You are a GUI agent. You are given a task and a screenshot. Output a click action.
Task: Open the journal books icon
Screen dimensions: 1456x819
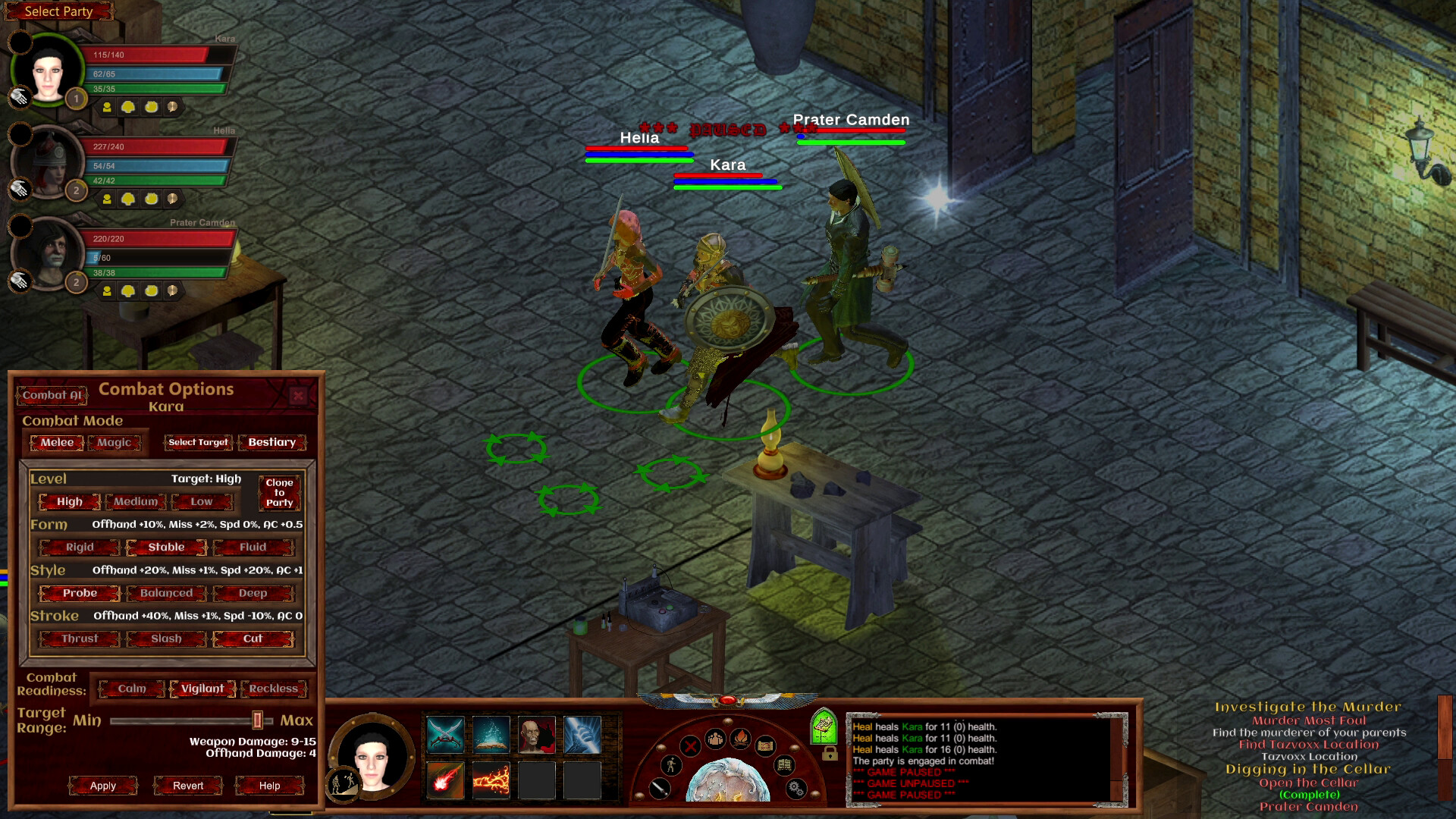784,765
